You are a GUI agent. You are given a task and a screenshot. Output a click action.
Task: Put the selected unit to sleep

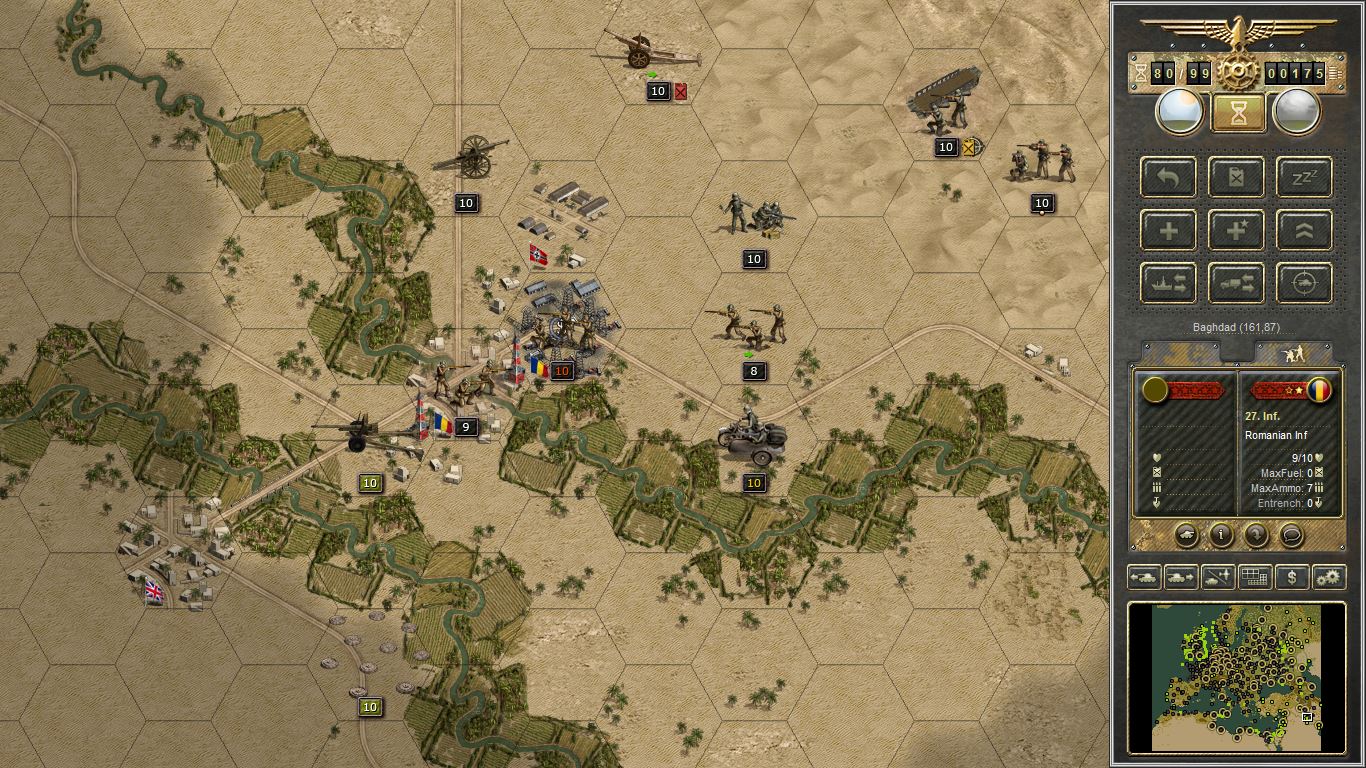coord(1303,177)
